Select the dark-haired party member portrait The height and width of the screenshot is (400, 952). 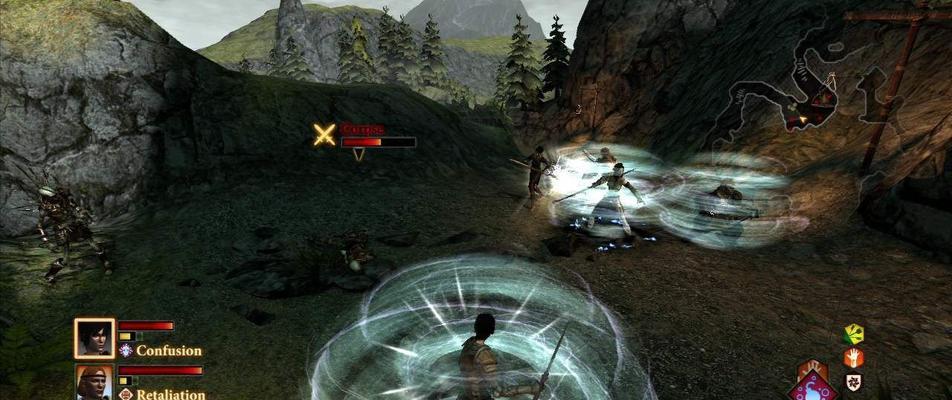pyautogui.click(x=94, y=338)
